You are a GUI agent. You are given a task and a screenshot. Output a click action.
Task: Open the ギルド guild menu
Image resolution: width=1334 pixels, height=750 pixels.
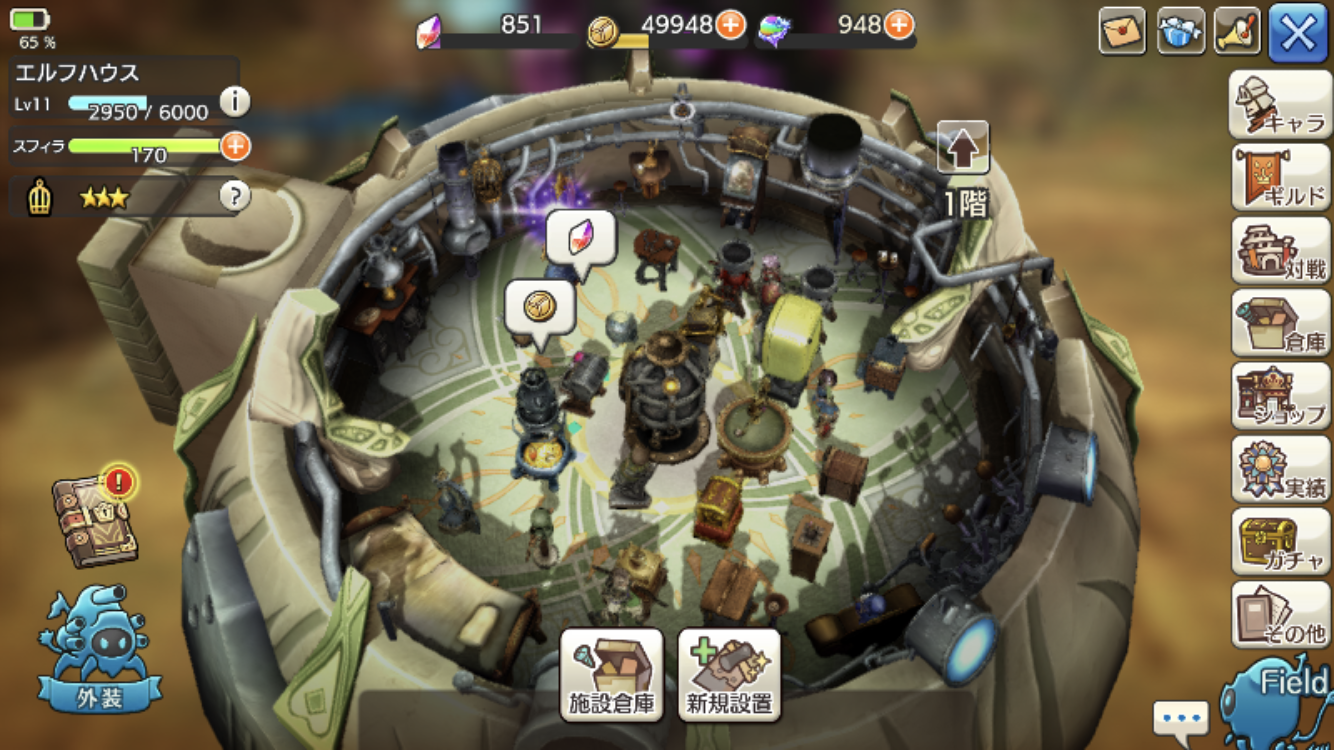[1279, 177]
